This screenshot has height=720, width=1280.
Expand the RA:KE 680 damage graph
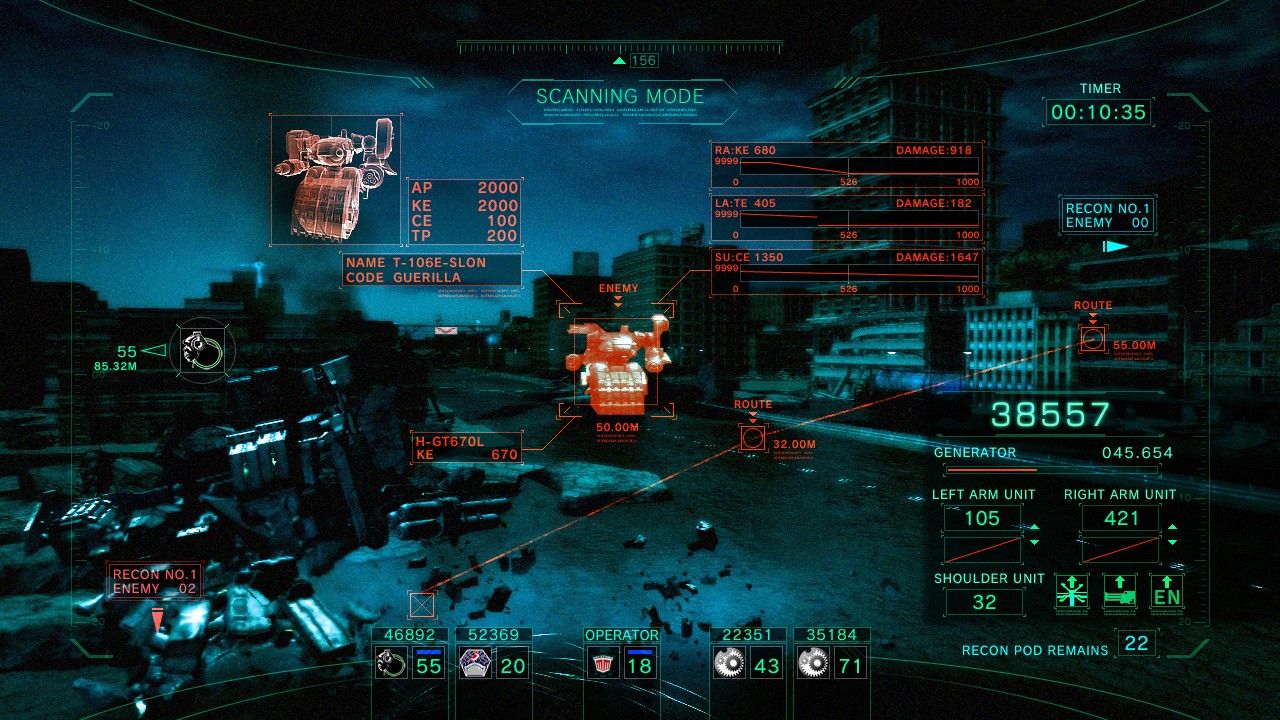click(x=843, y=162)
